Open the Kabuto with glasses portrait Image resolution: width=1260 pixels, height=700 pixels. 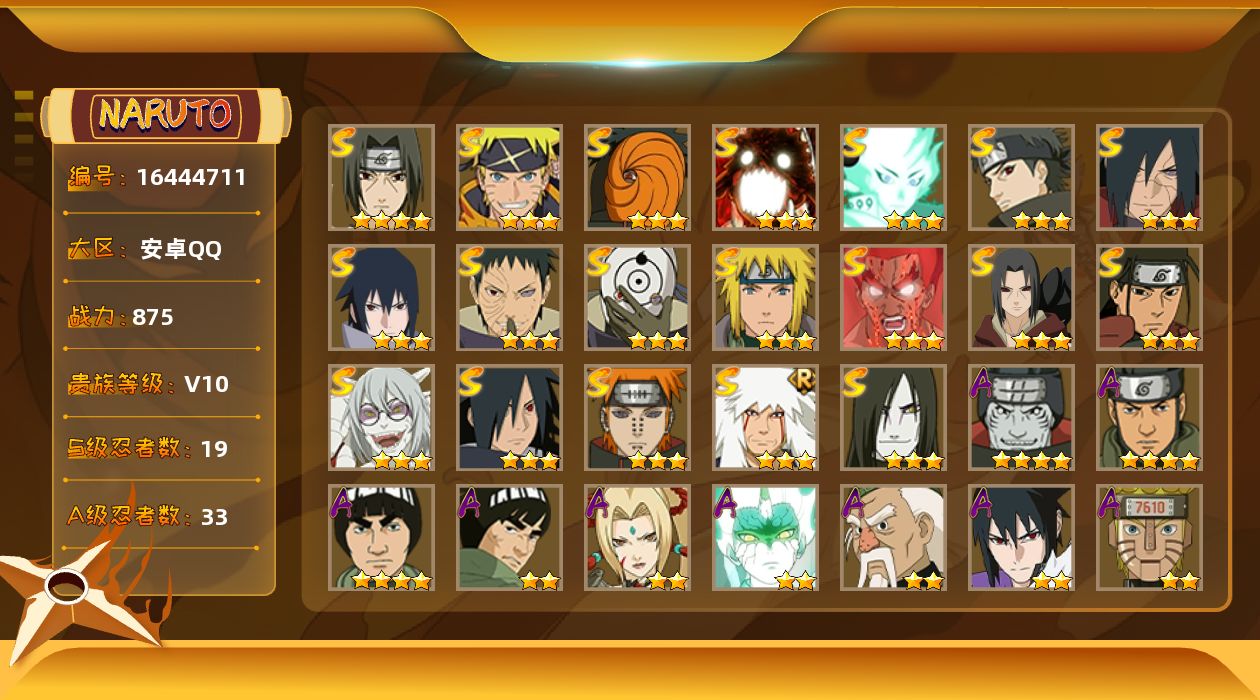coord(381,417)
